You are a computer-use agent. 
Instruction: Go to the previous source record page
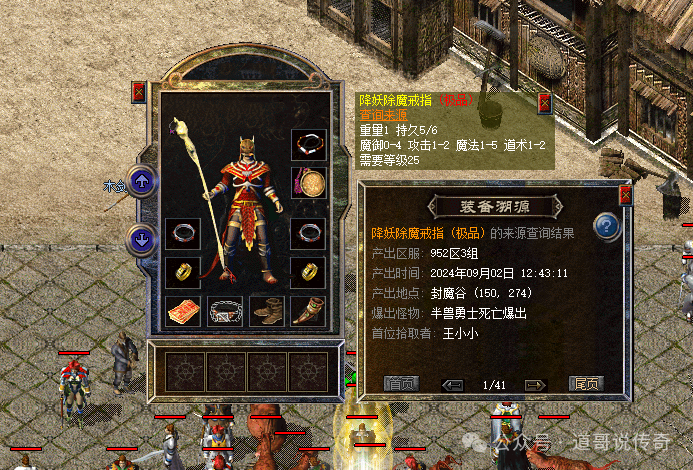point(453,384)
